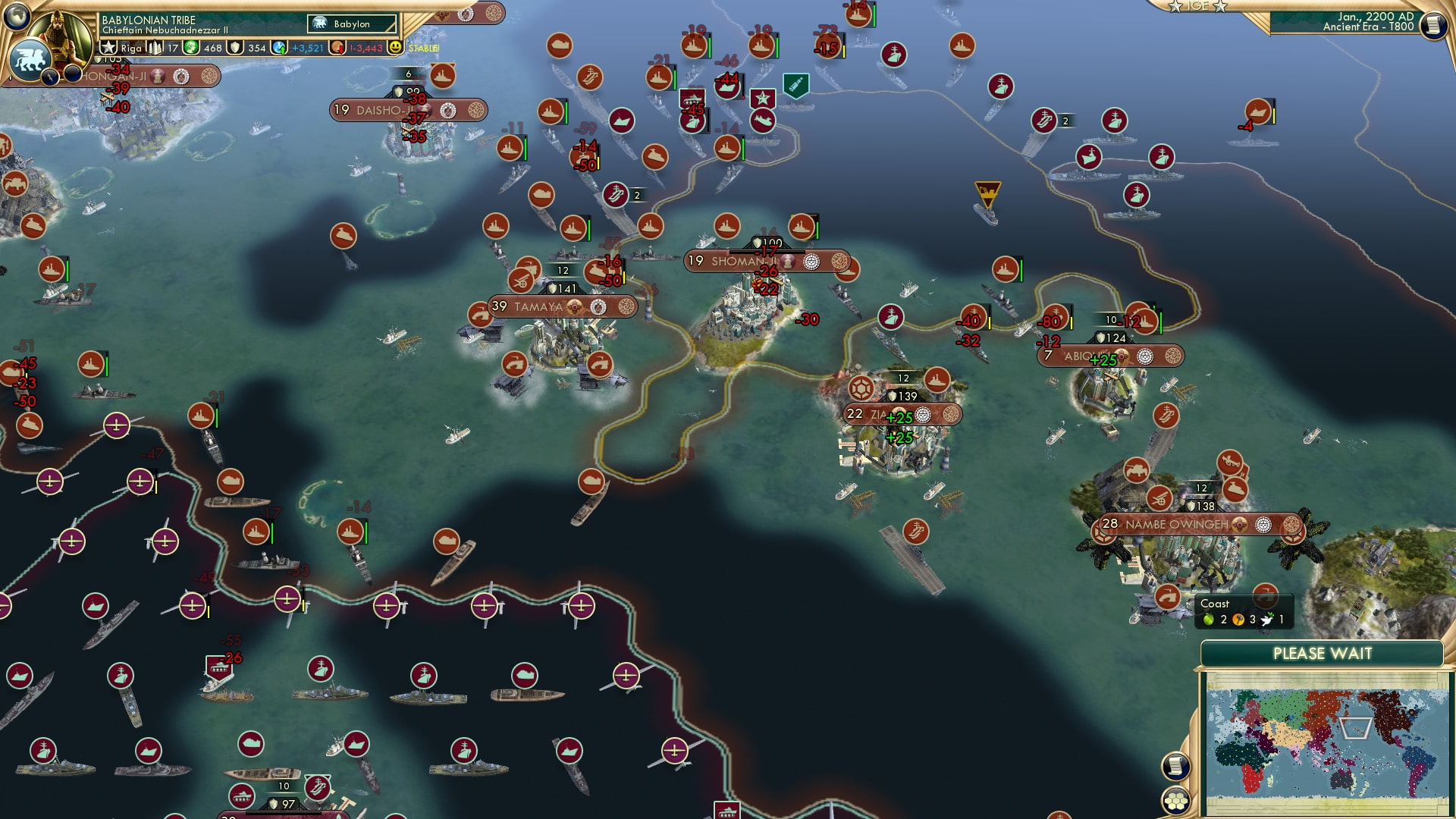Open the notification log scroll above the minimap

(1176, 765)
